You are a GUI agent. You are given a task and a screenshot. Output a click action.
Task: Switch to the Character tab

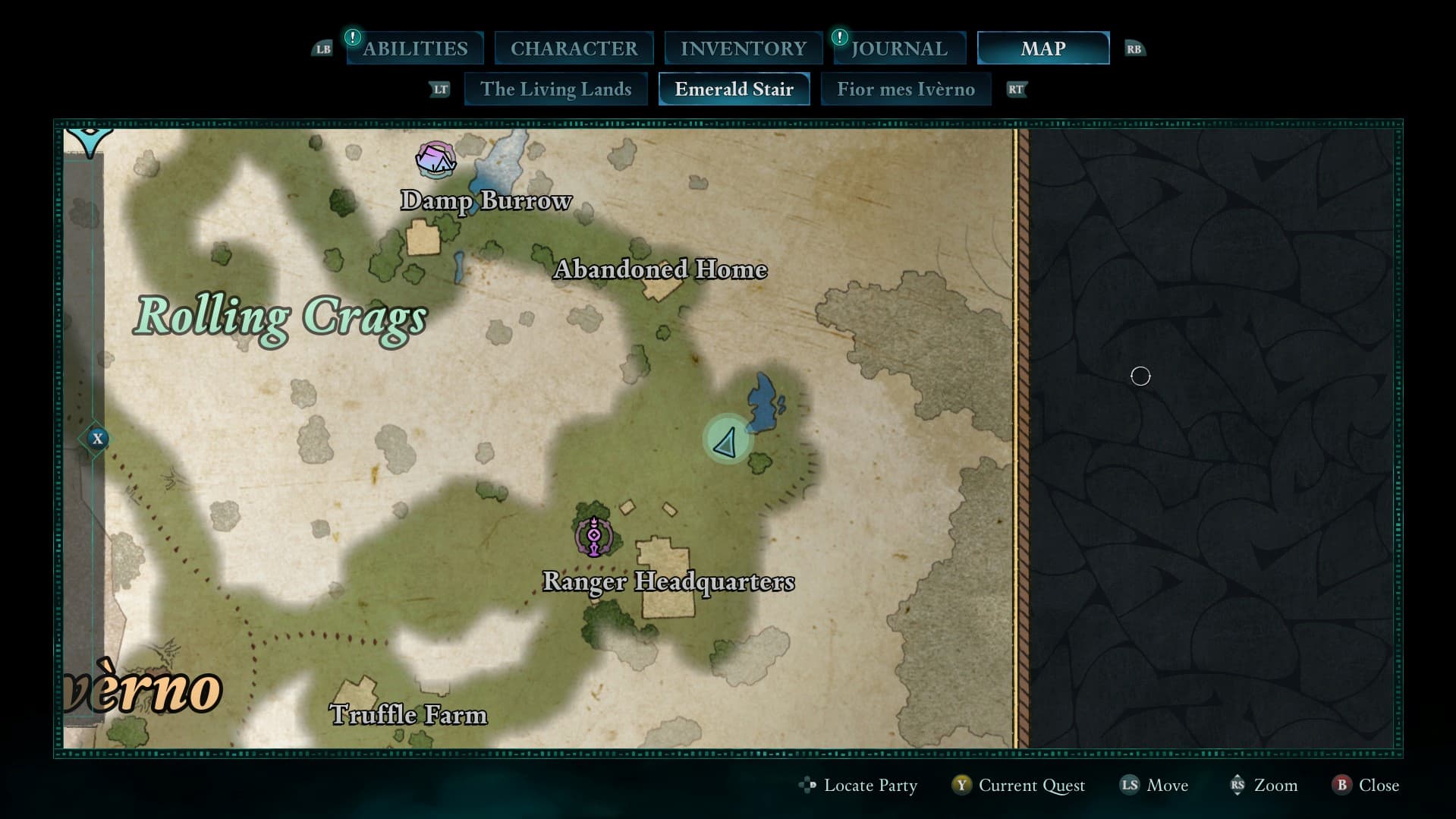pos(574,49)
